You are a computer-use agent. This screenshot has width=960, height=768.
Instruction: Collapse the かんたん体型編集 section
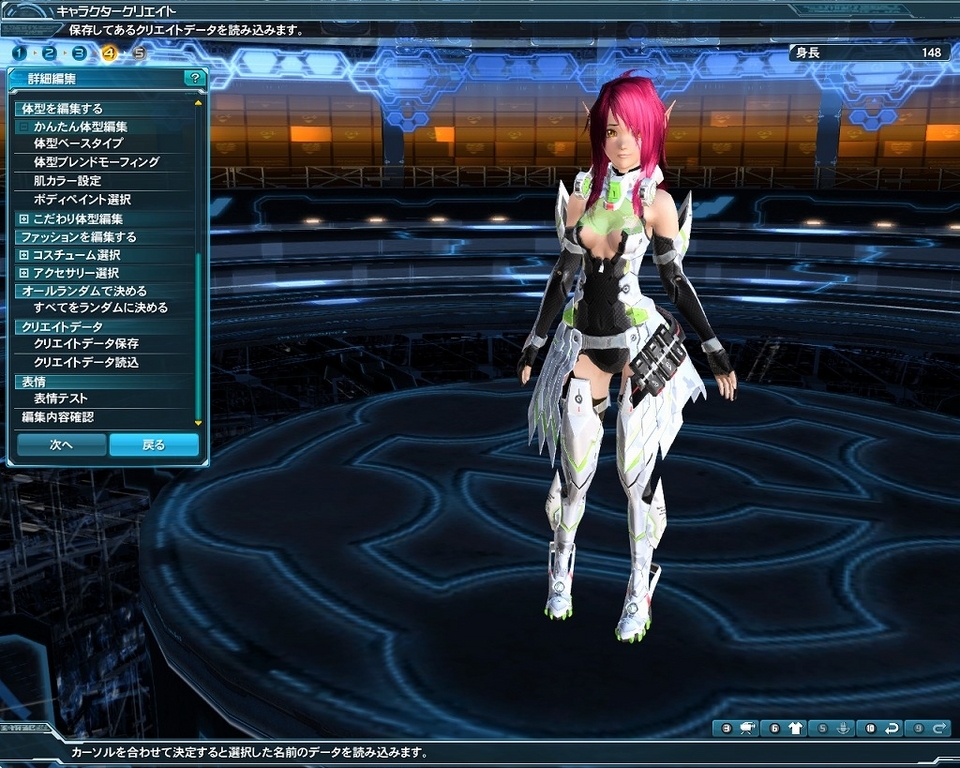24,127
